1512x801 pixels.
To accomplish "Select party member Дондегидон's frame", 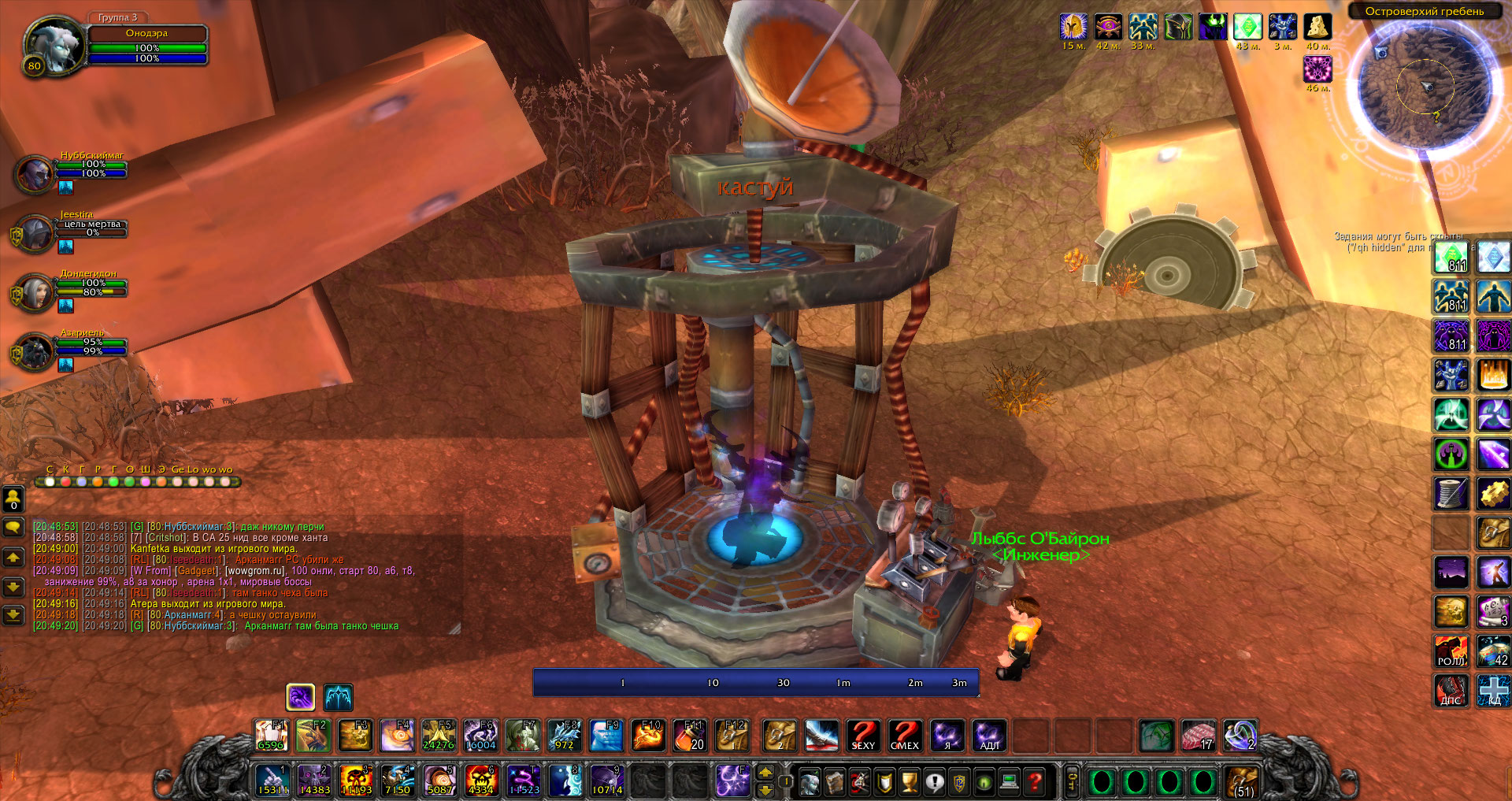I will 35,293.
